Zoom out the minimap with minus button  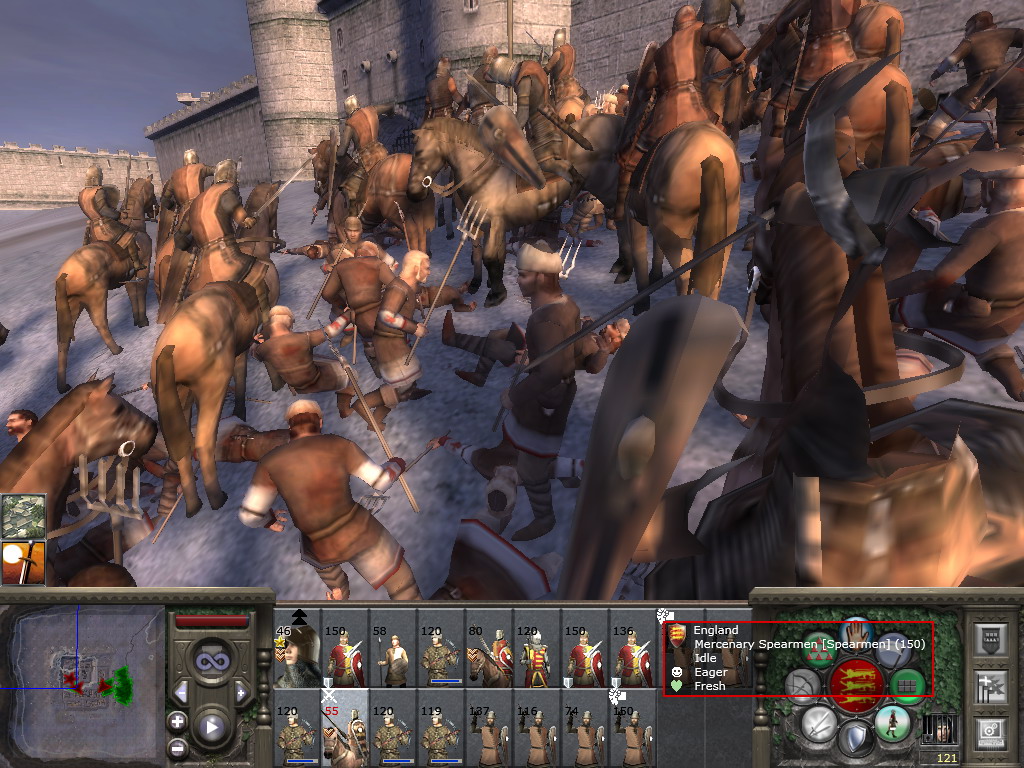point(178,747)
